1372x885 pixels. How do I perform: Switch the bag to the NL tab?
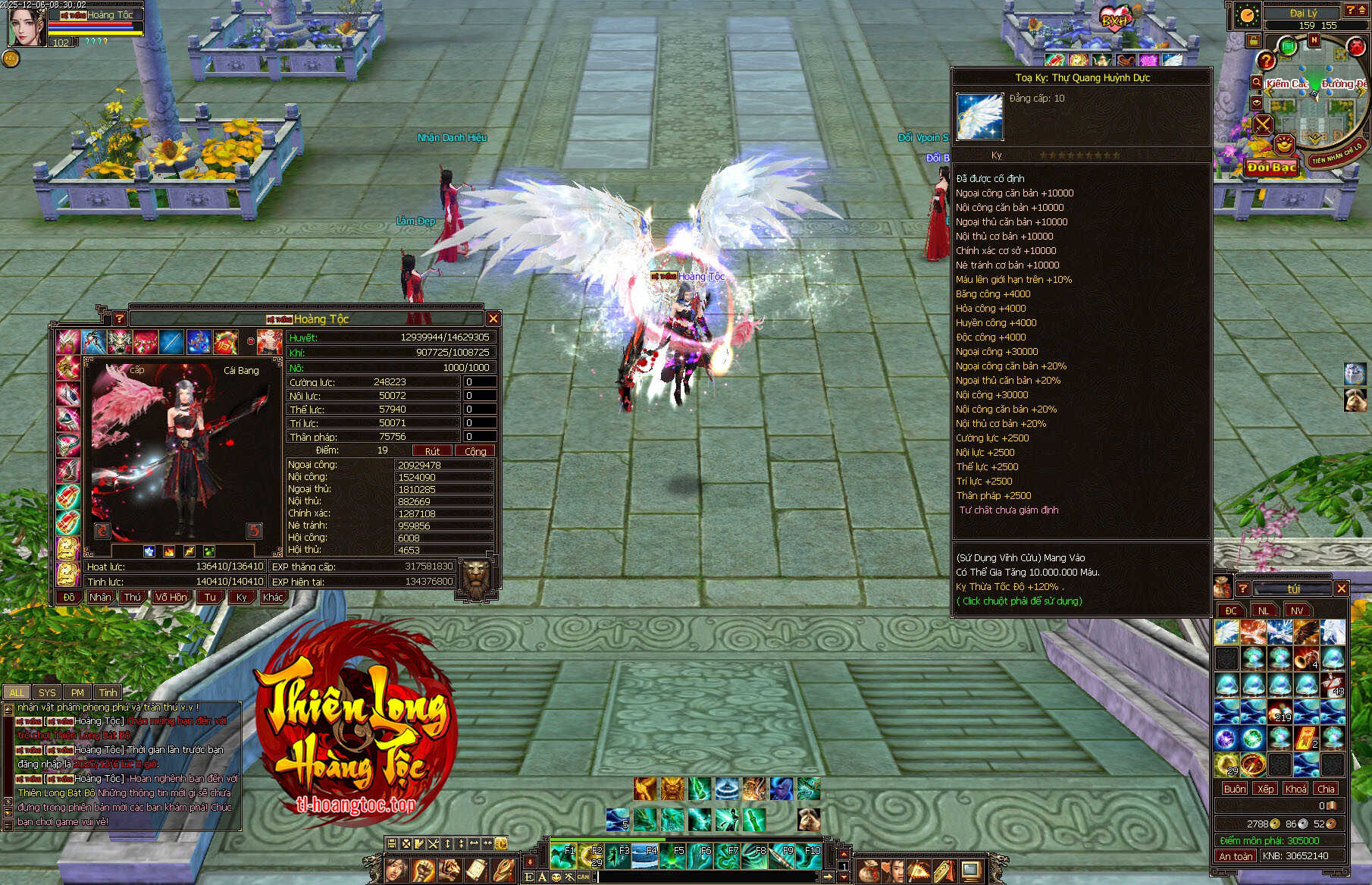1264,610
